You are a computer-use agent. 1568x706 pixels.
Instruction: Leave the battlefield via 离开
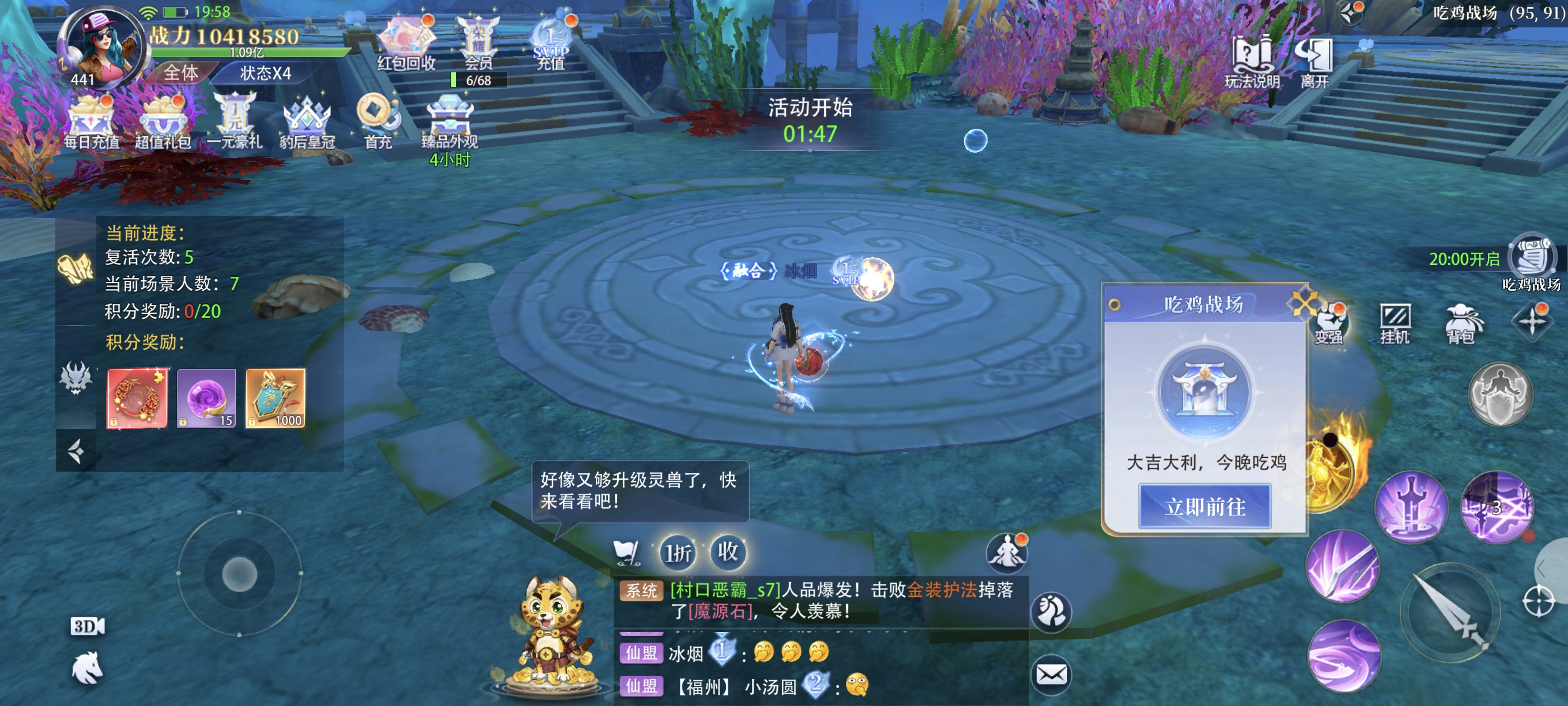1314,62
